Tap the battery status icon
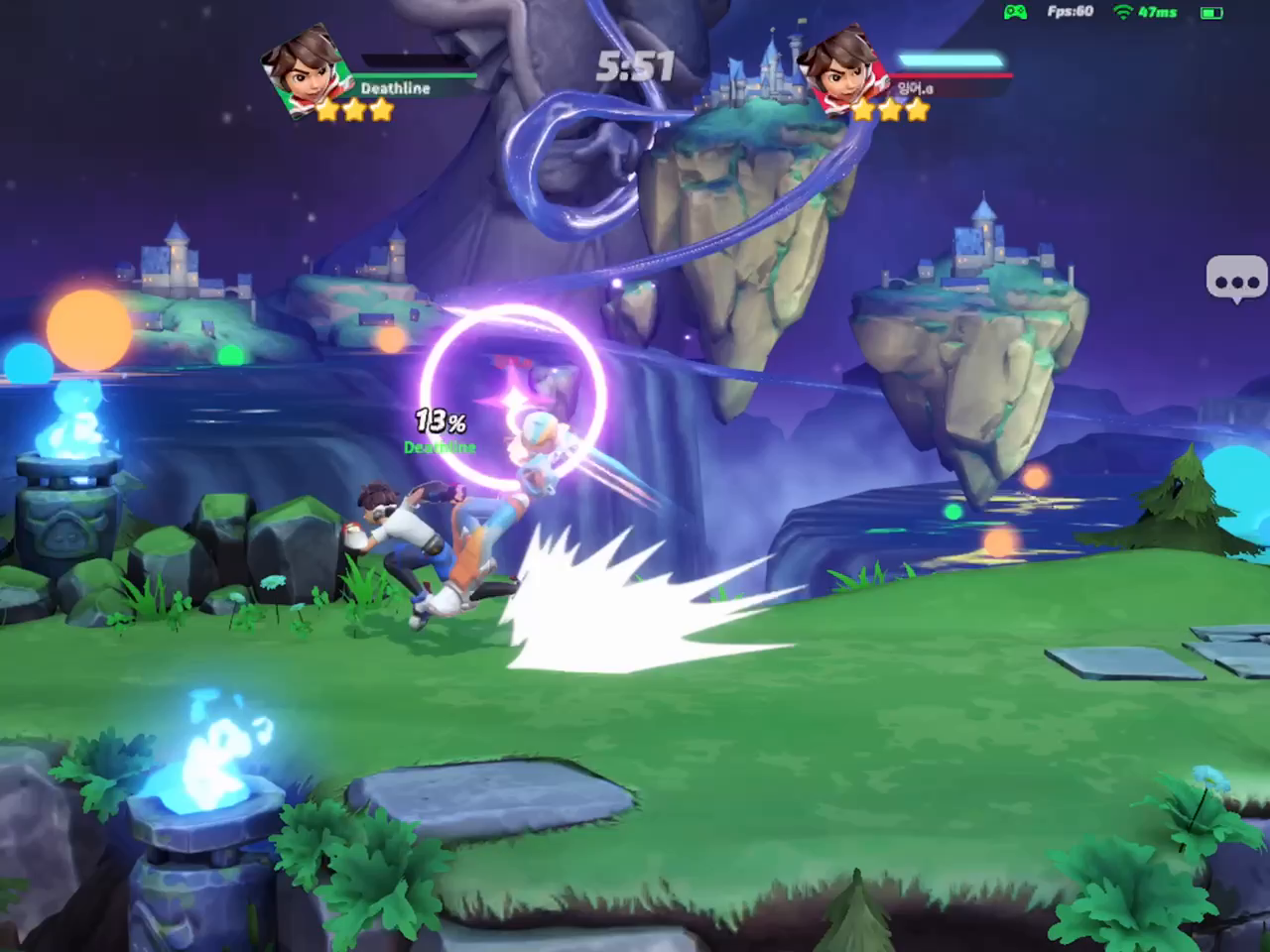The image size is (1270, 952). [x=1209, y=12]
